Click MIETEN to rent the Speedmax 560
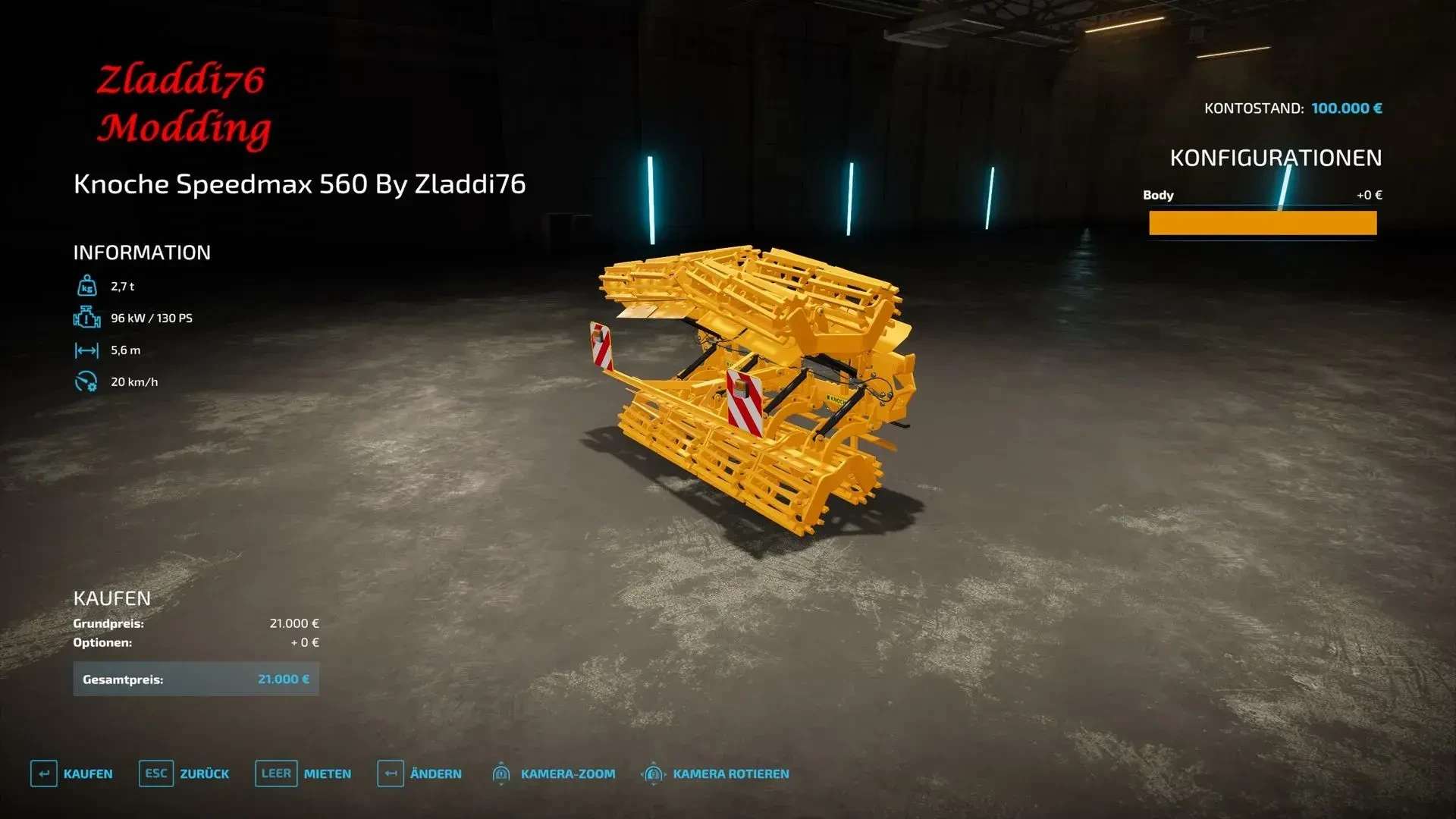Screen dimensions: 1456x819 [x=326, y=773]
